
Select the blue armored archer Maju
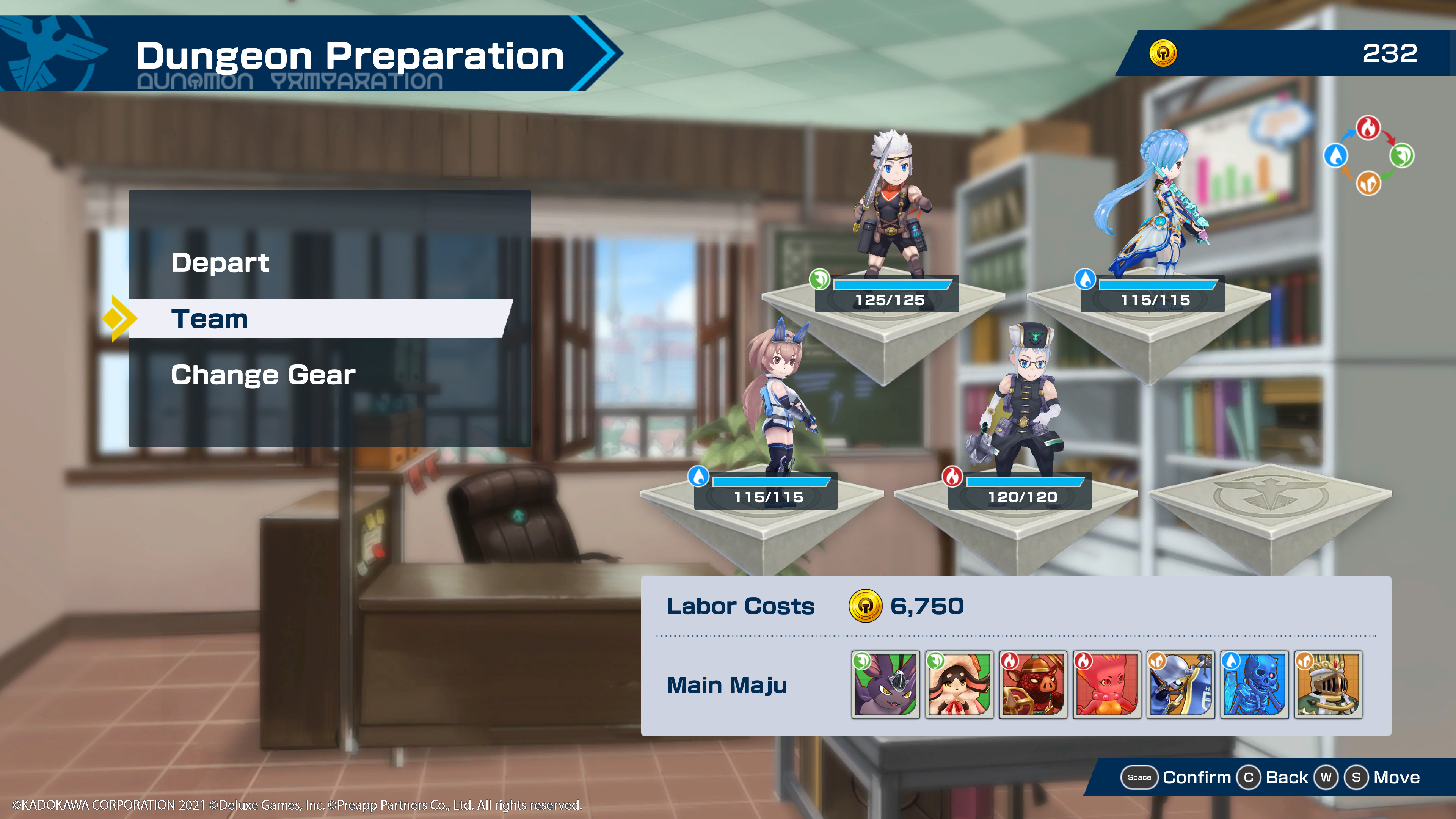[x=1180, y=684]
